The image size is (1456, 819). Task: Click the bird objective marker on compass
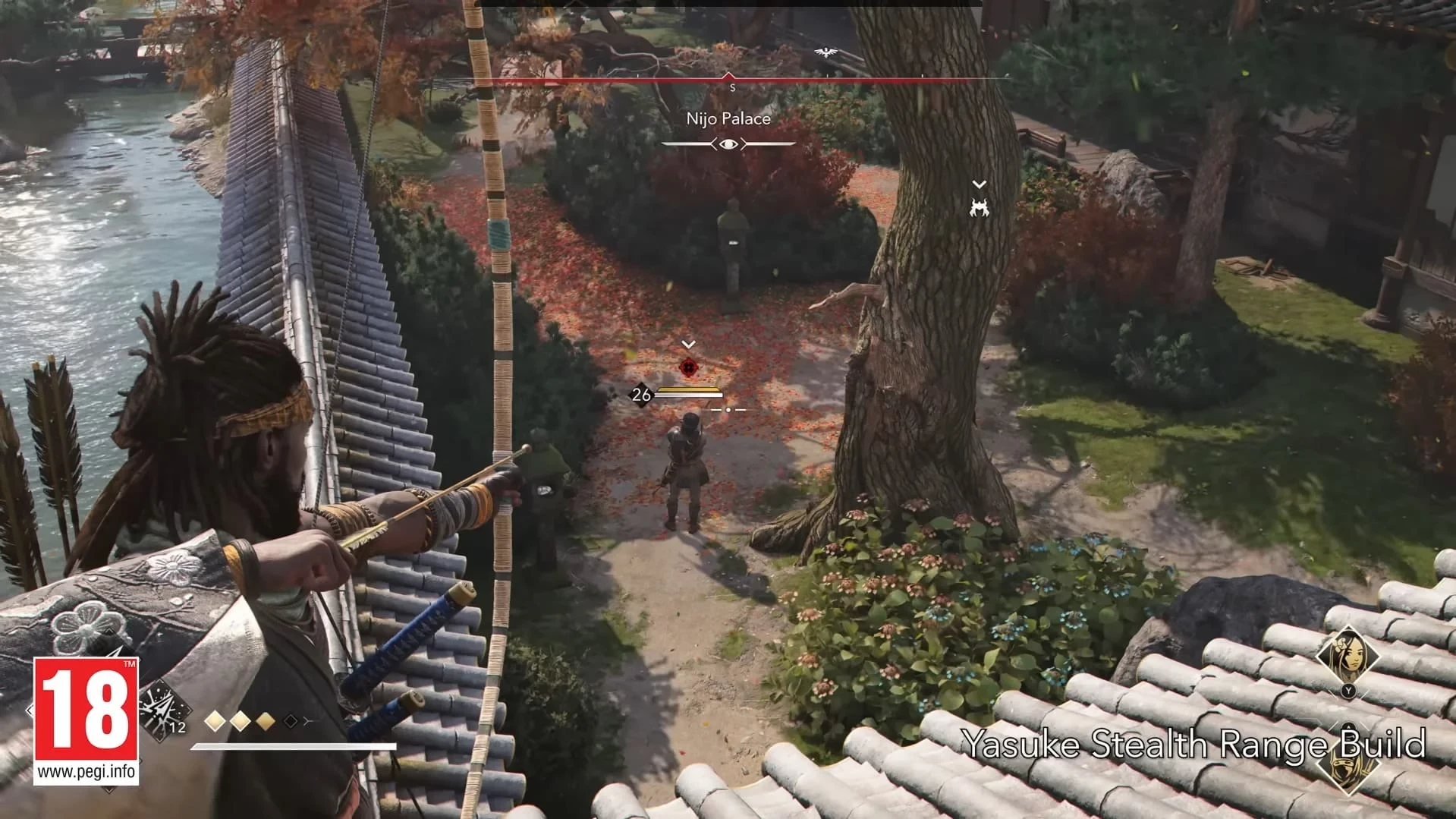pyautogui.click(x=825, y=52)
